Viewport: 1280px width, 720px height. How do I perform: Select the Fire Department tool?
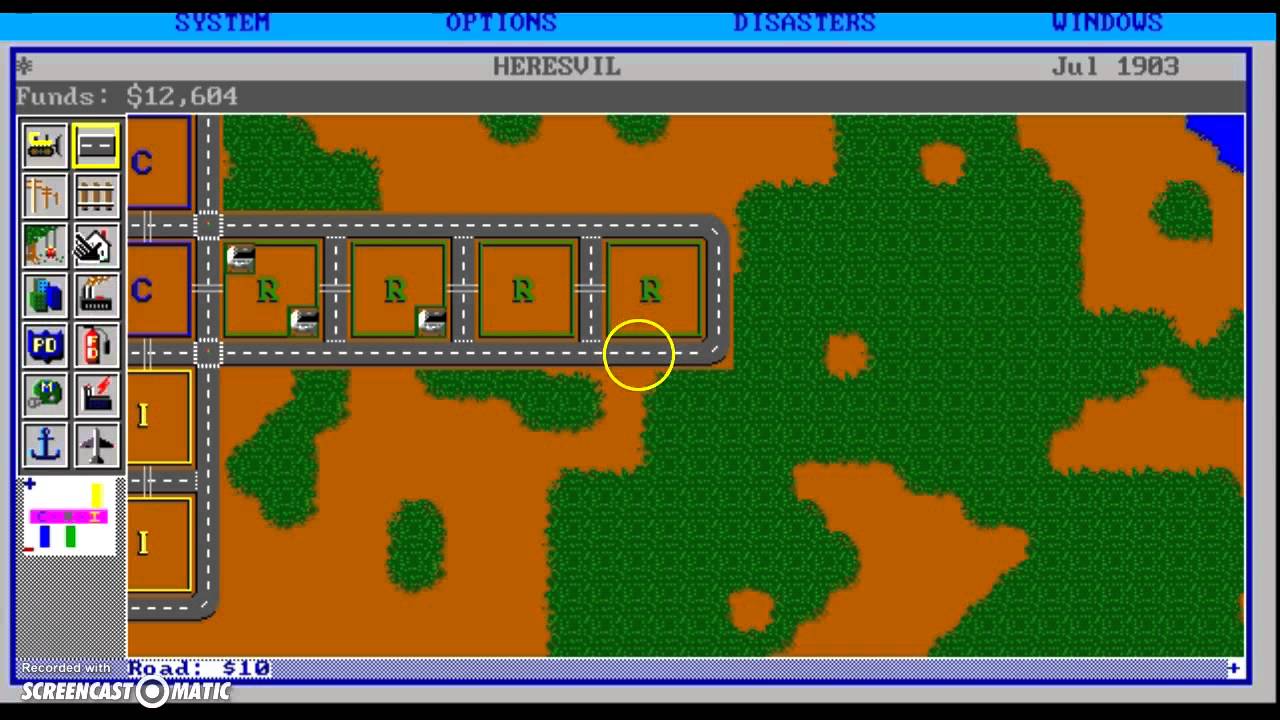click(x=95, y=345)
